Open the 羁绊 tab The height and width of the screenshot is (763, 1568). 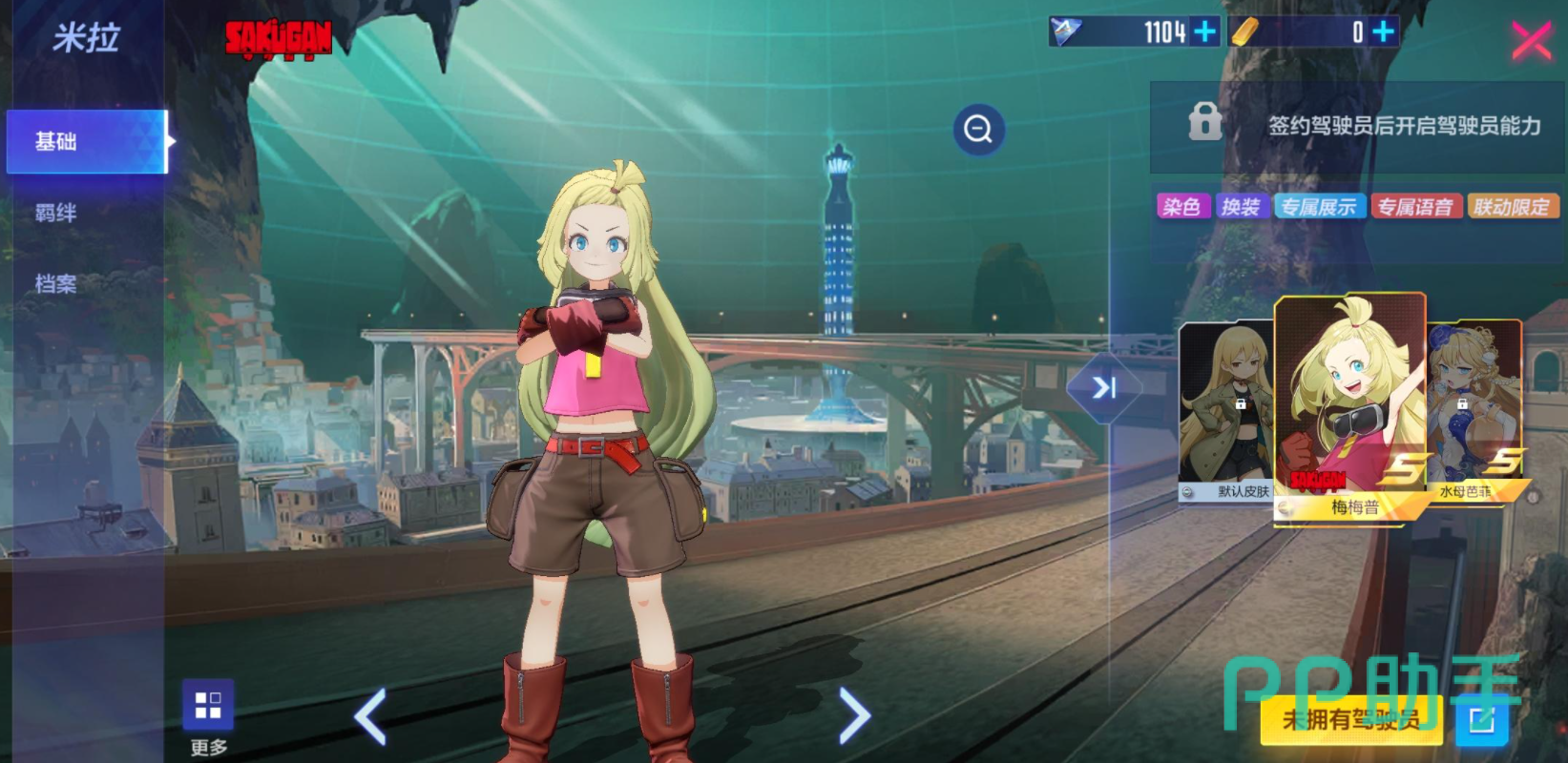56,213
